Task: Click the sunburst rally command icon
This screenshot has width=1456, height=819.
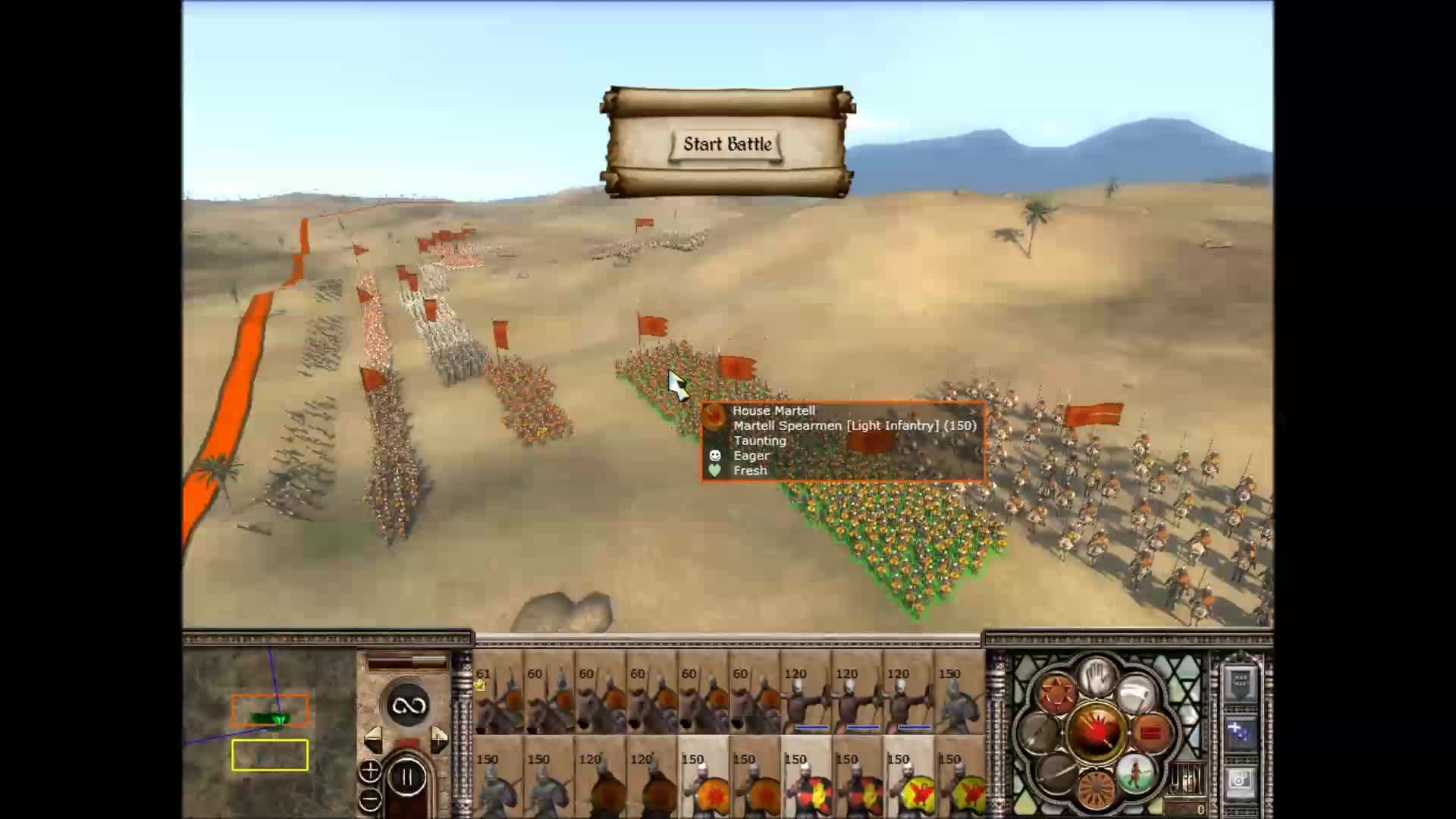Action: click(x=1097, y=789)
